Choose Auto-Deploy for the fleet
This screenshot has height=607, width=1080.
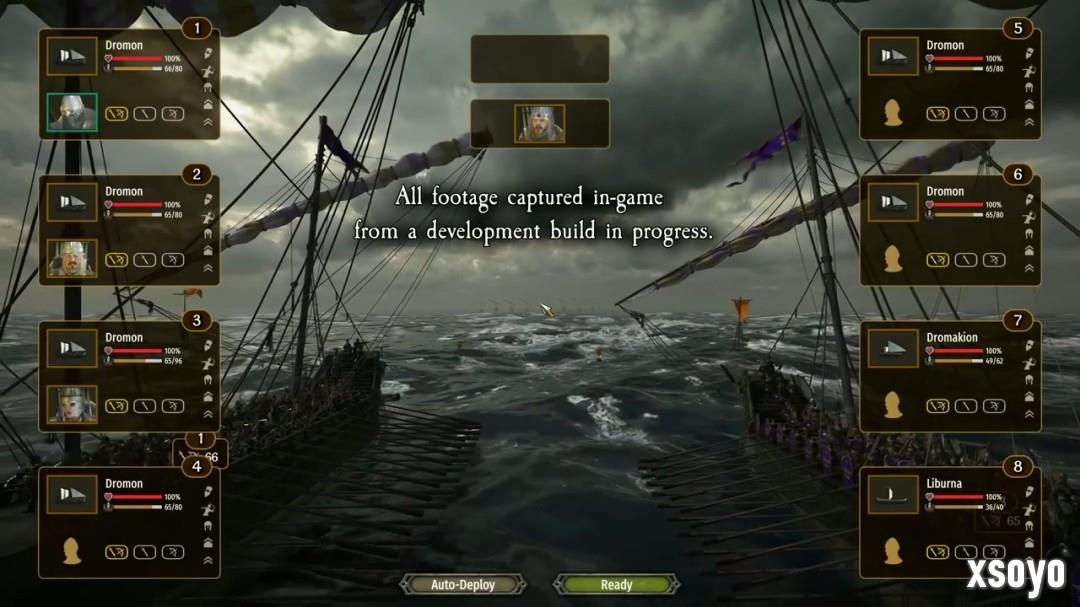pos(463,584)
